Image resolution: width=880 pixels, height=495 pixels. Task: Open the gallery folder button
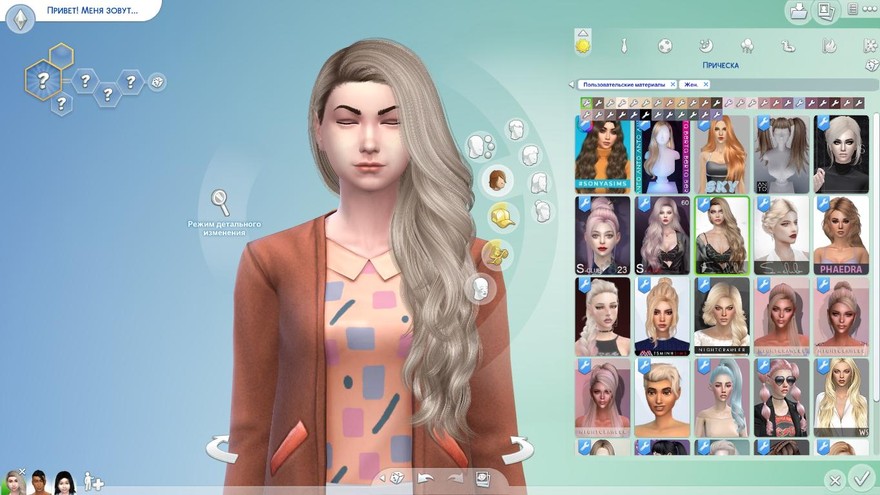coord(799,12)
